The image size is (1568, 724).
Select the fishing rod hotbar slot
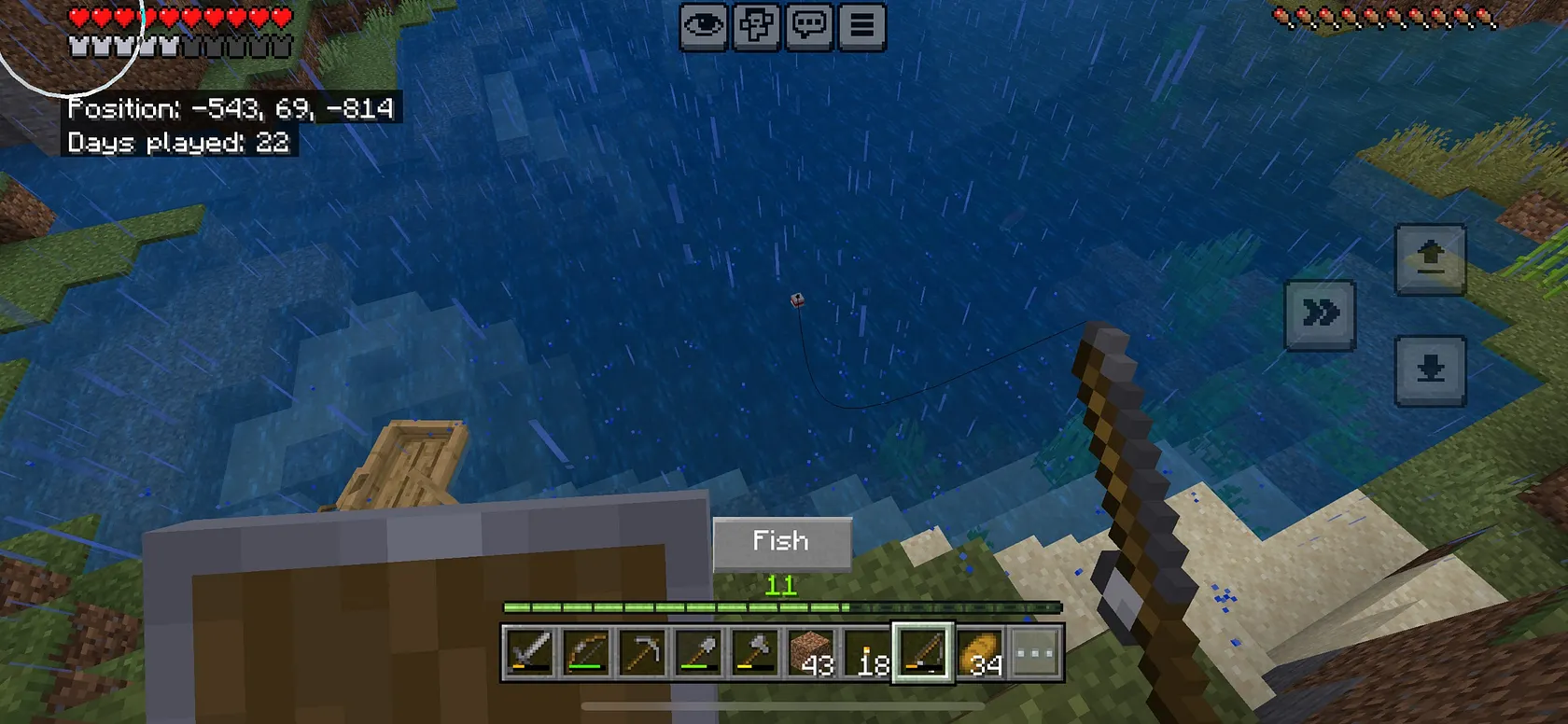point(923,652)
